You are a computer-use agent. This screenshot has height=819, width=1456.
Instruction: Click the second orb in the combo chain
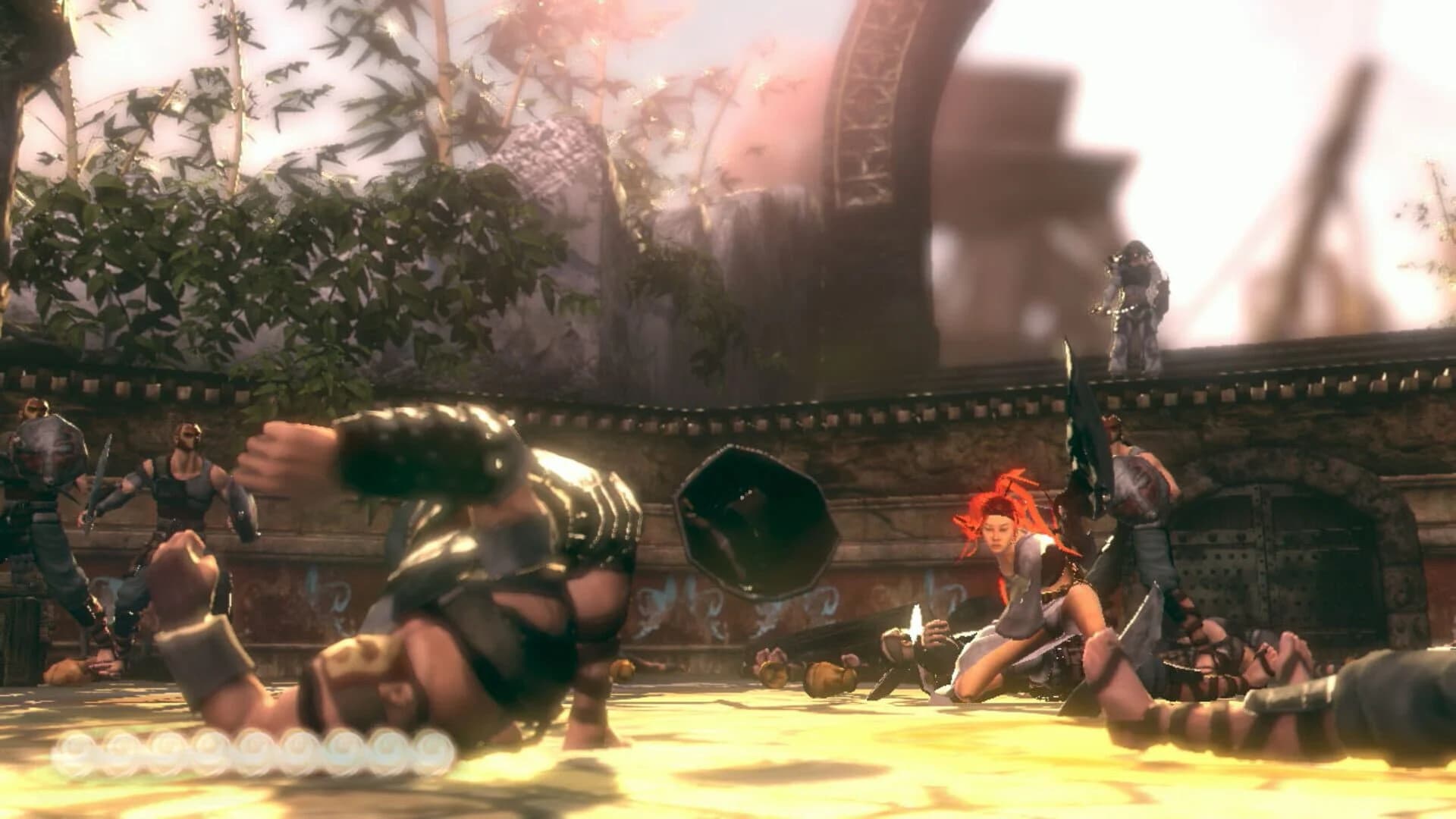point(119,751)
